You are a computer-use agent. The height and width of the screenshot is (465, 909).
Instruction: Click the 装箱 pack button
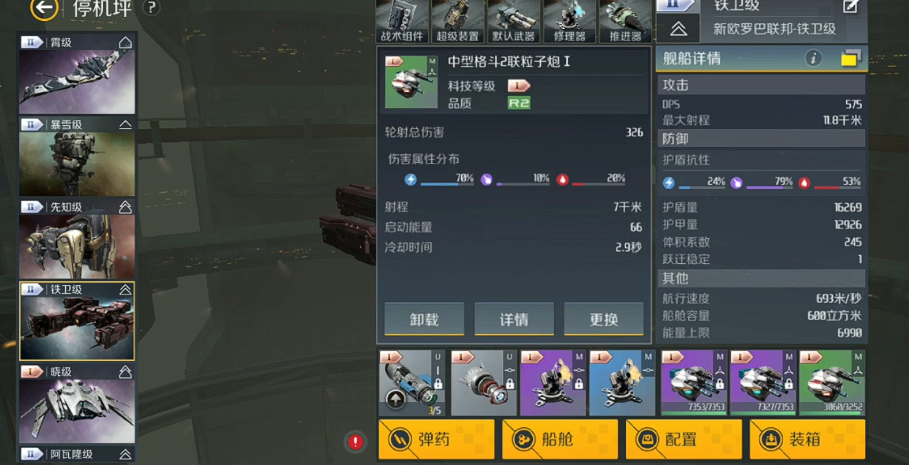pos(807,439)
